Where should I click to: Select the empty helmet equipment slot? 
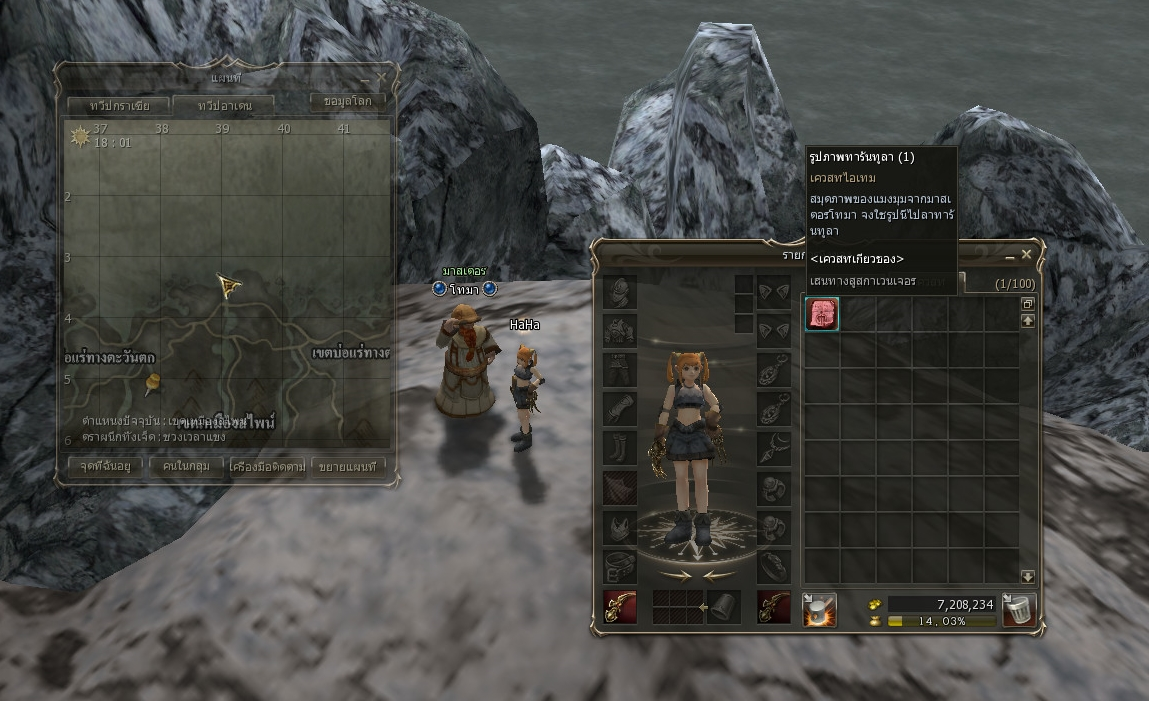coord(619,292)
